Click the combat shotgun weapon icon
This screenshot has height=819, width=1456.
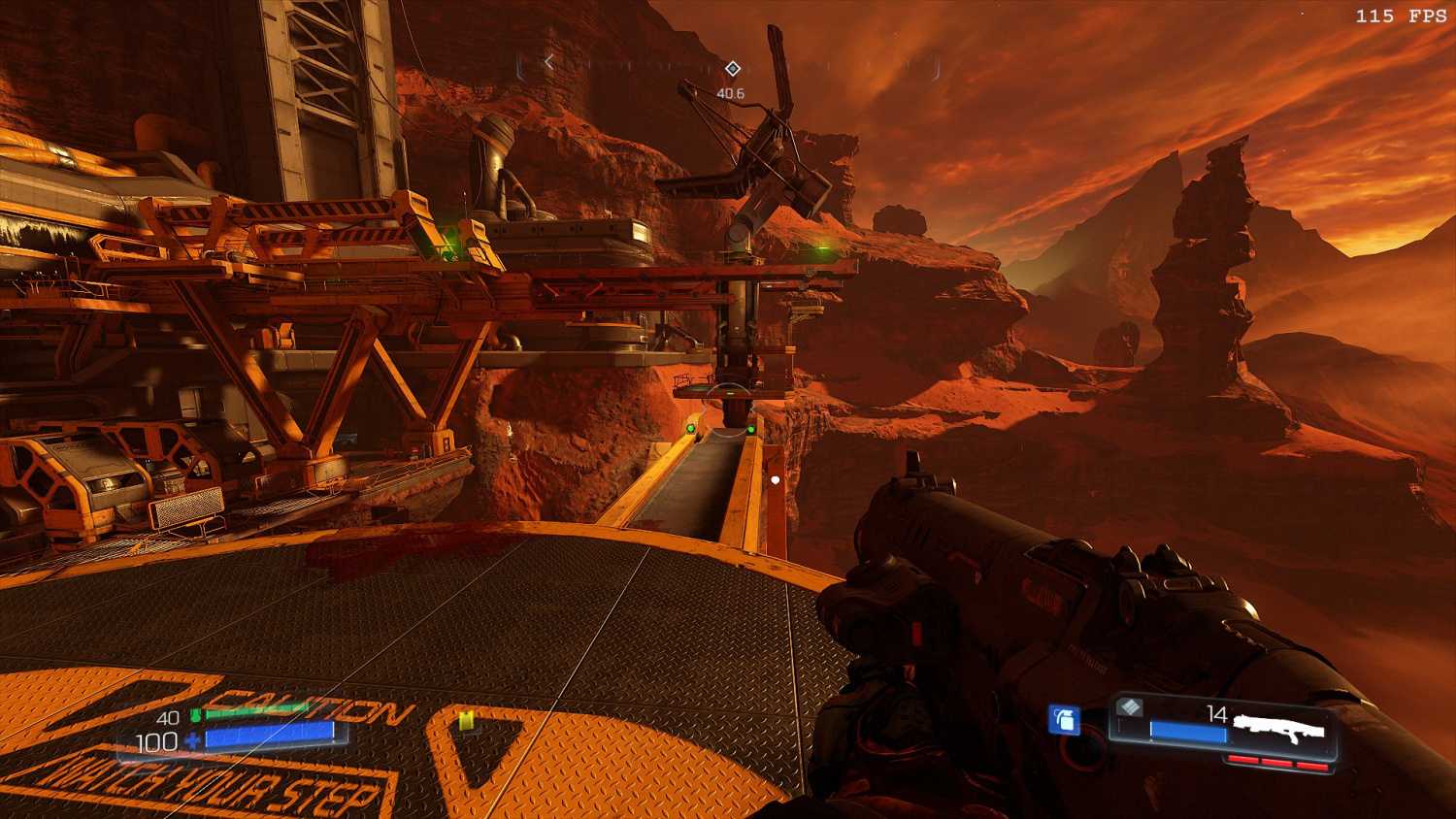click(x=1279, y=729)
